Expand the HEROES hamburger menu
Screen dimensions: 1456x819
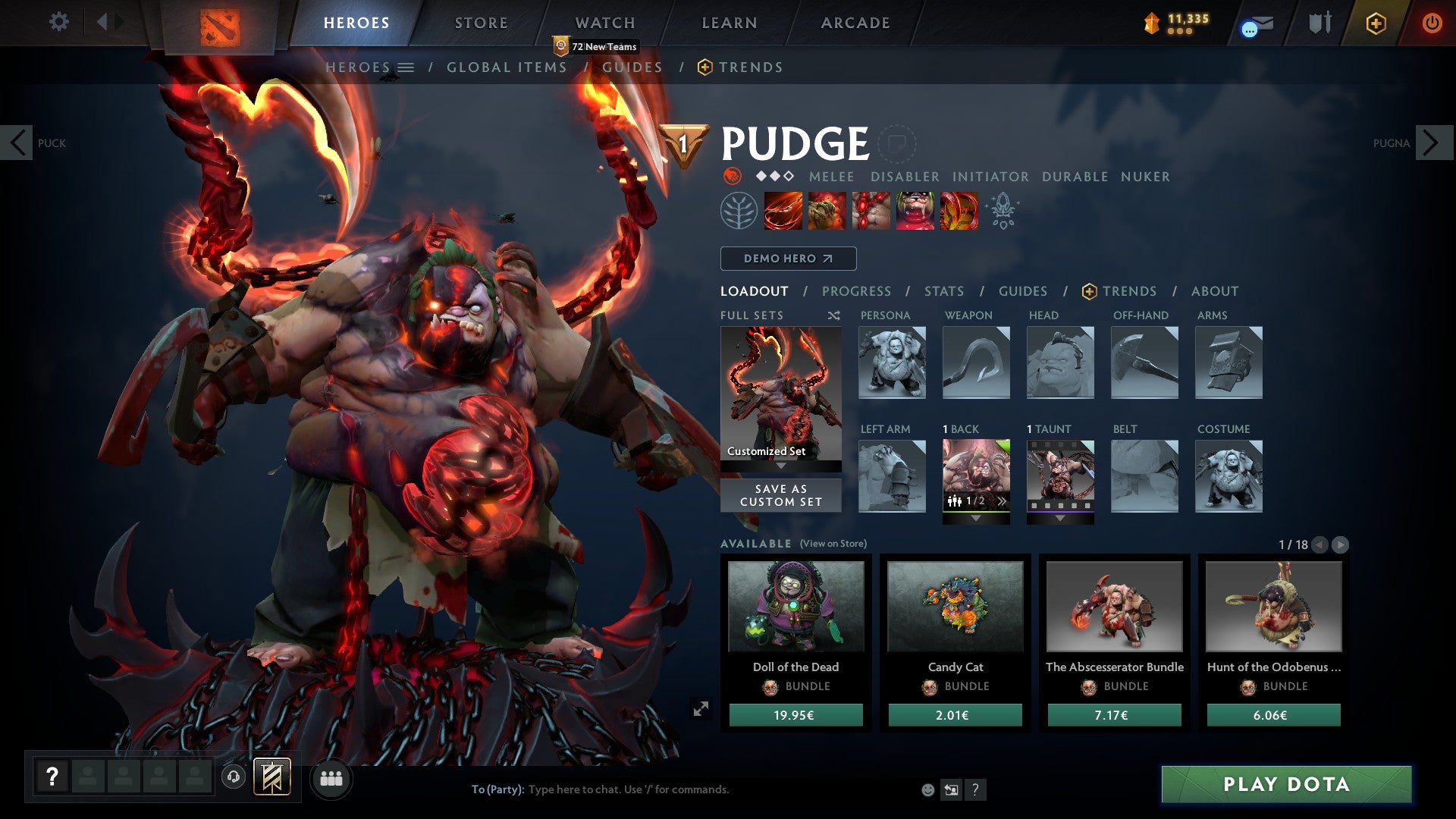tap(407, 67)
